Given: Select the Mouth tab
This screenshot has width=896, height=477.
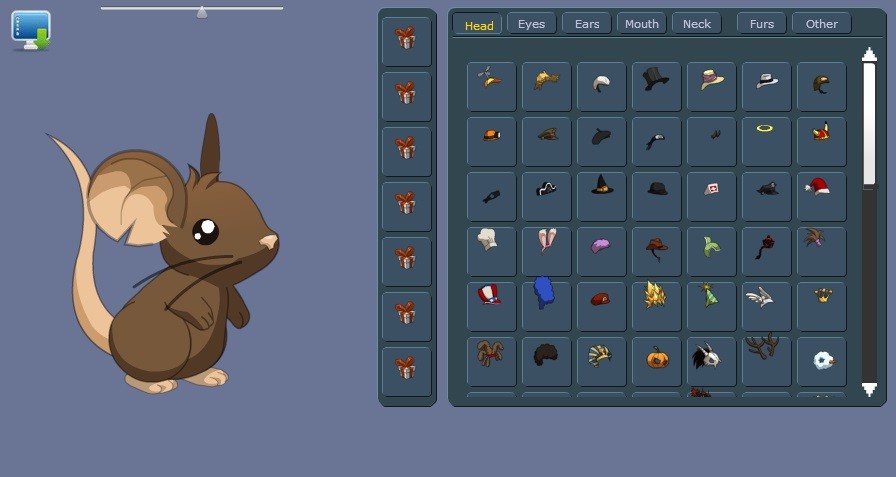Looking at the screenshot, I should point(641,24).
